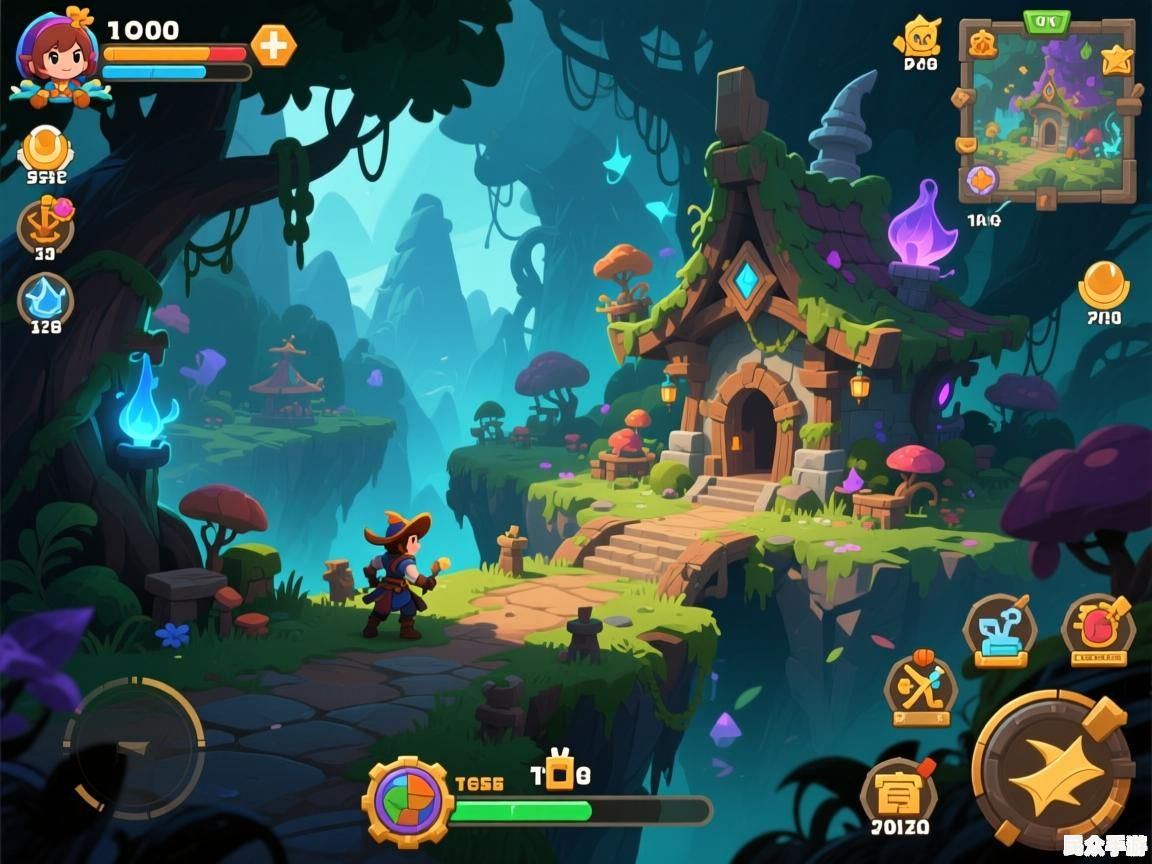Image resolution: width=1152 pixels, height=864 pixels.
Task: Click the purple round marker on minimap frame
Action: 981,180
